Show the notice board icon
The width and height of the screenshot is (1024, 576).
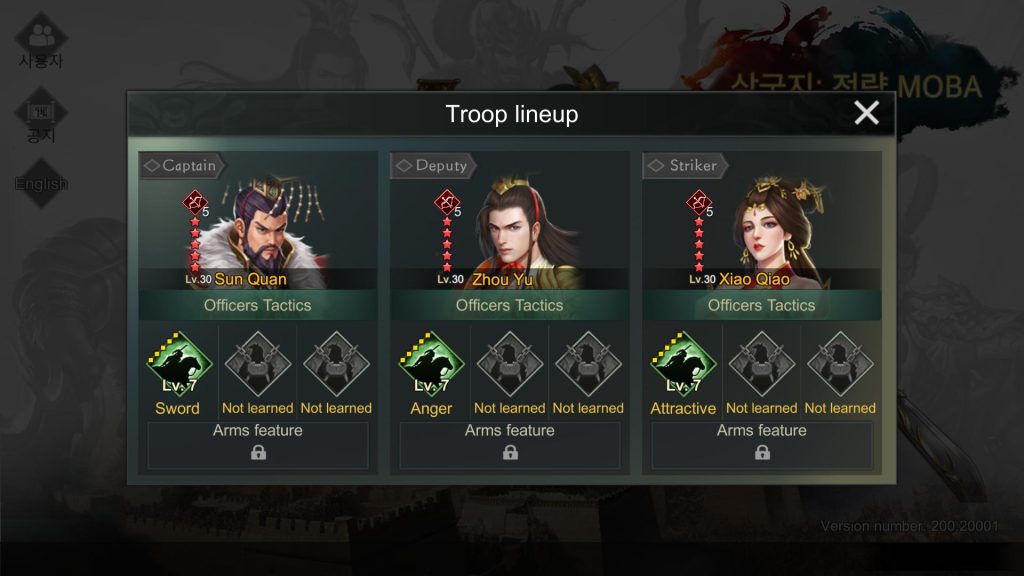[x=41, y=116]
